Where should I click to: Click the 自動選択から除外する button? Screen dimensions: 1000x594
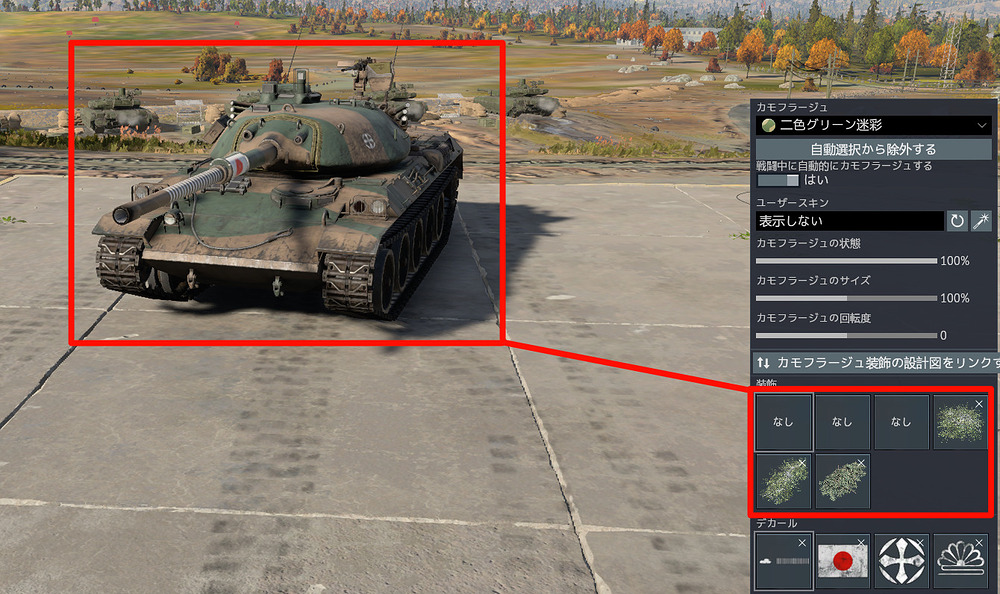click(873, 150)
